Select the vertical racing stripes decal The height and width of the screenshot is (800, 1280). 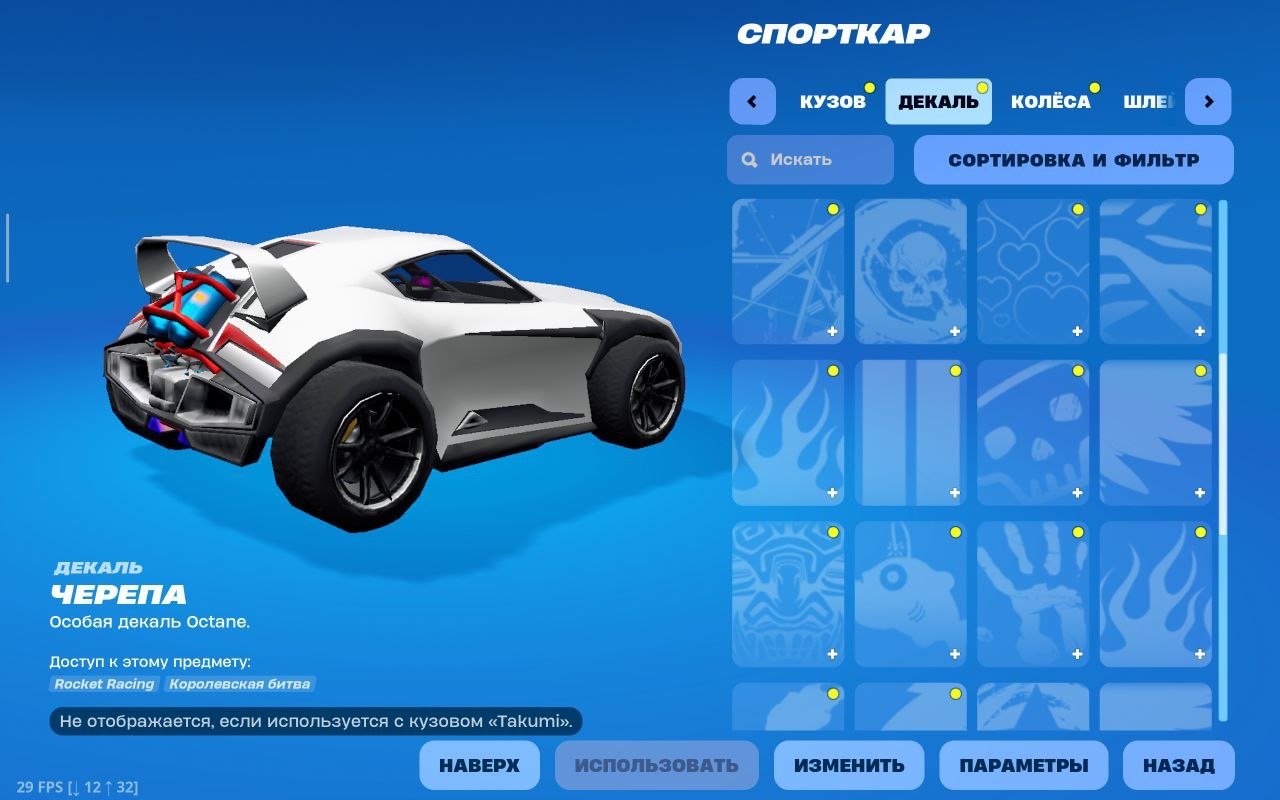coord(911,432)
